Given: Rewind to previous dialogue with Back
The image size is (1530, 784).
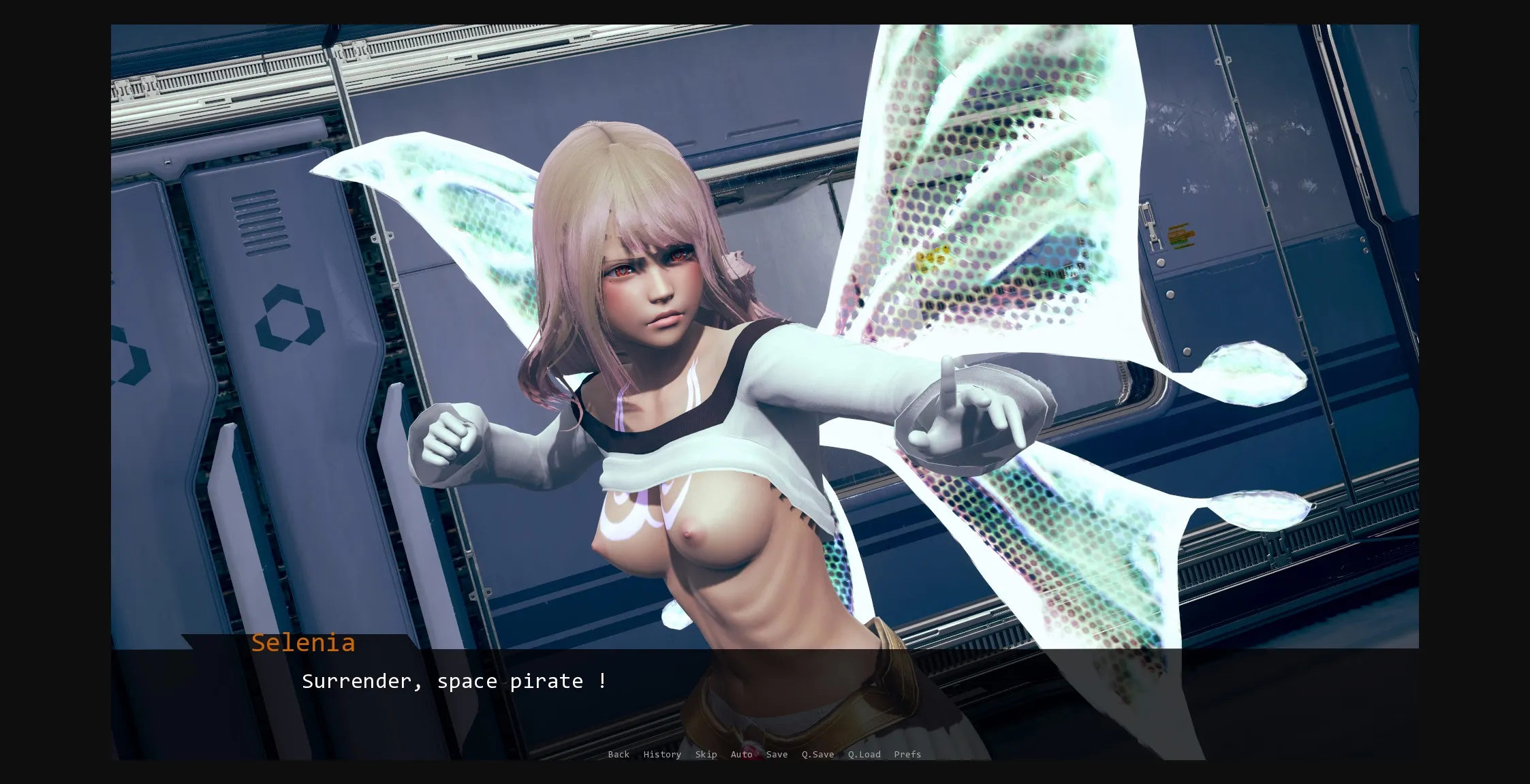Looking at the screenshot, I should [619, 754].
